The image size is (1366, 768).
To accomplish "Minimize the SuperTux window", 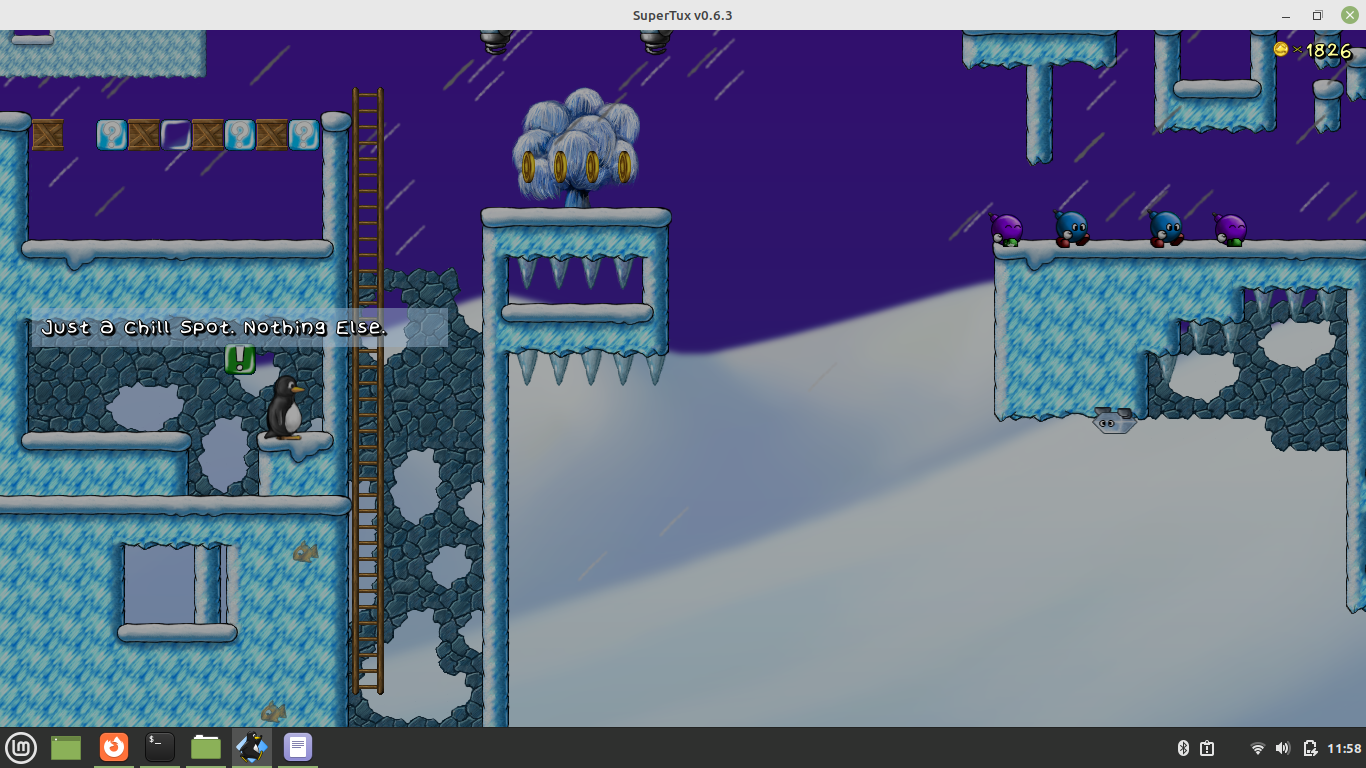I will (1285, 15).
